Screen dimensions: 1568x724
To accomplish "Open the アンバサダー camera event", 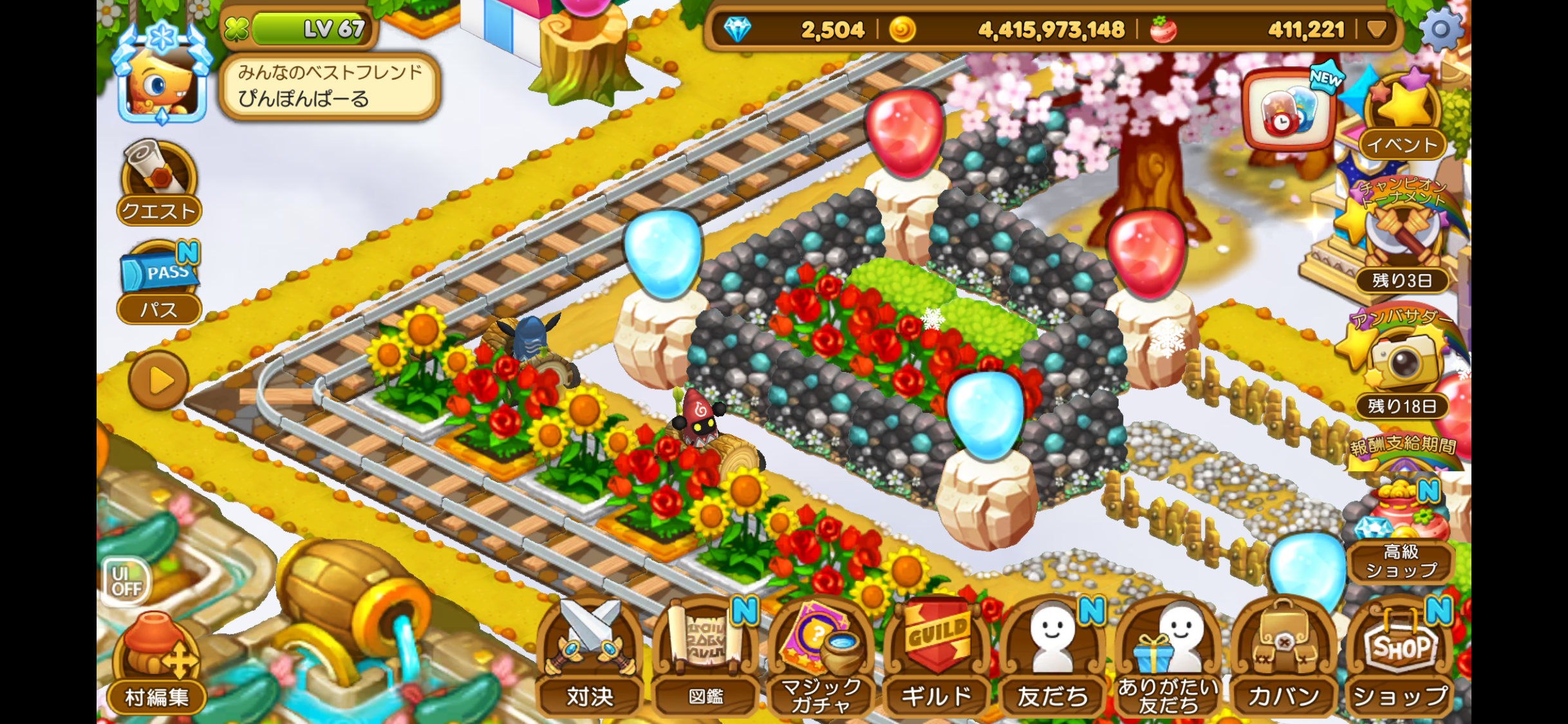I will click(x=1401, y=360).
